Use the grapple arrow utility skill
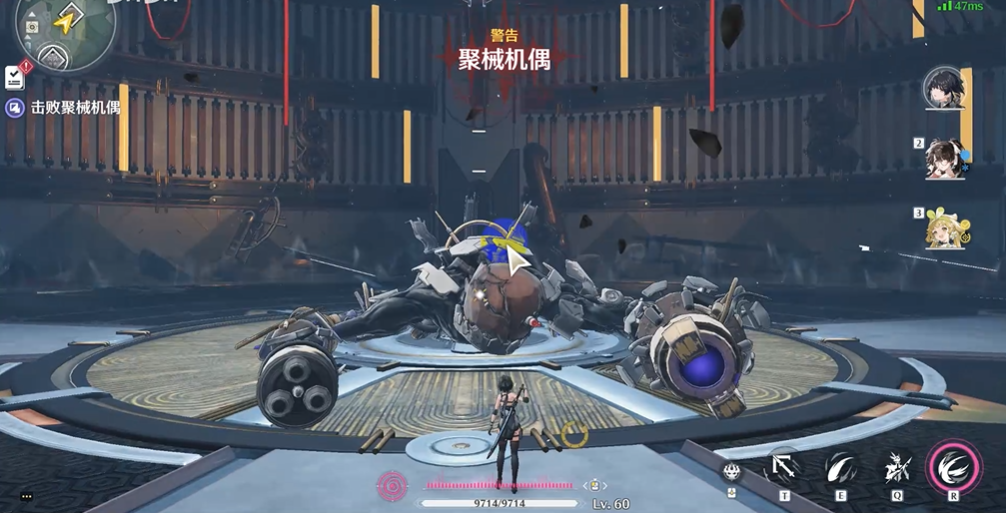The image size is (1006, 513). click(x=784, y=468)
